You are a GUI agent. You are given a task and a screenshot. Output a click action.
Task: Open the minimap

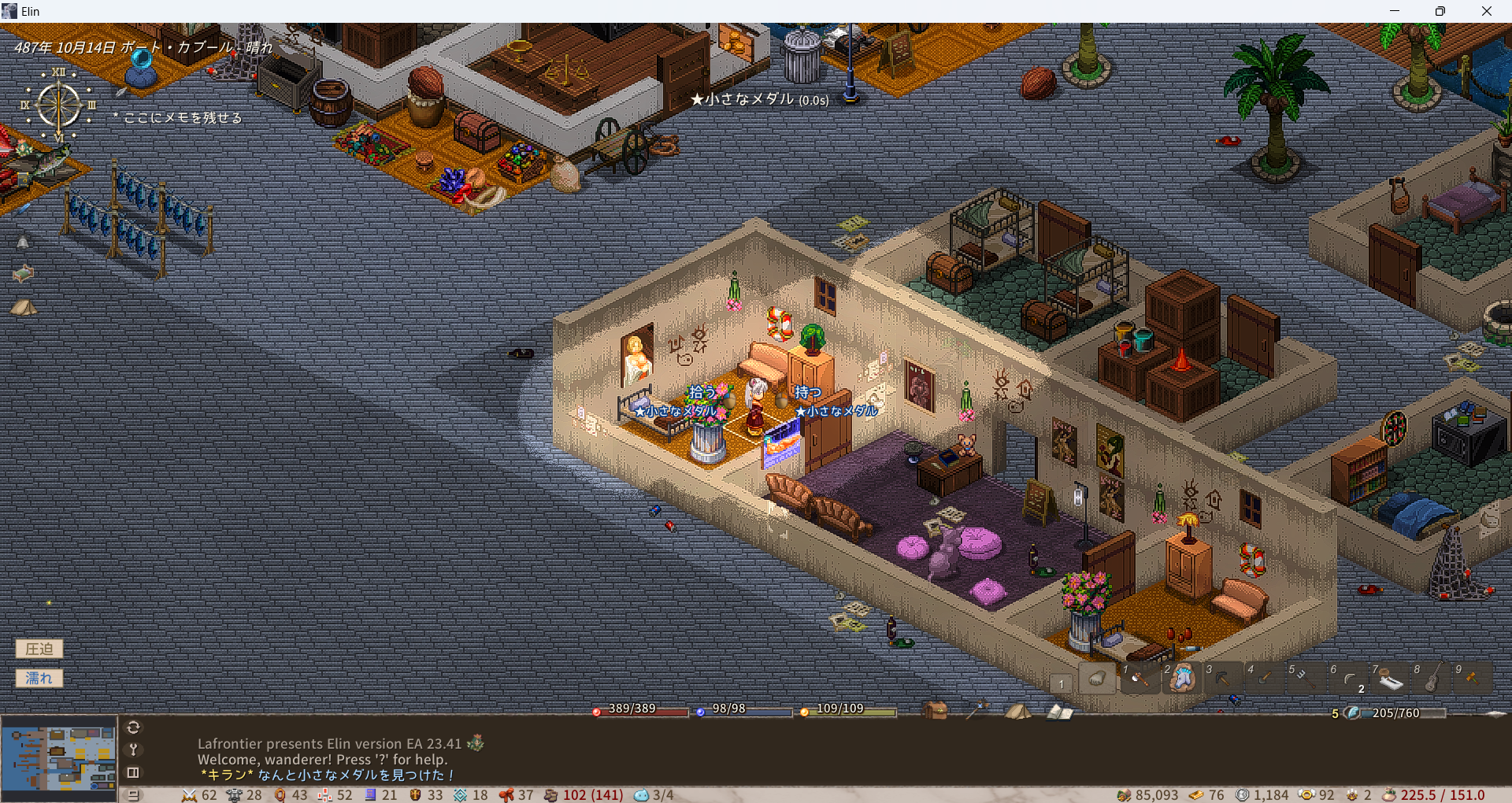point(59,758)
